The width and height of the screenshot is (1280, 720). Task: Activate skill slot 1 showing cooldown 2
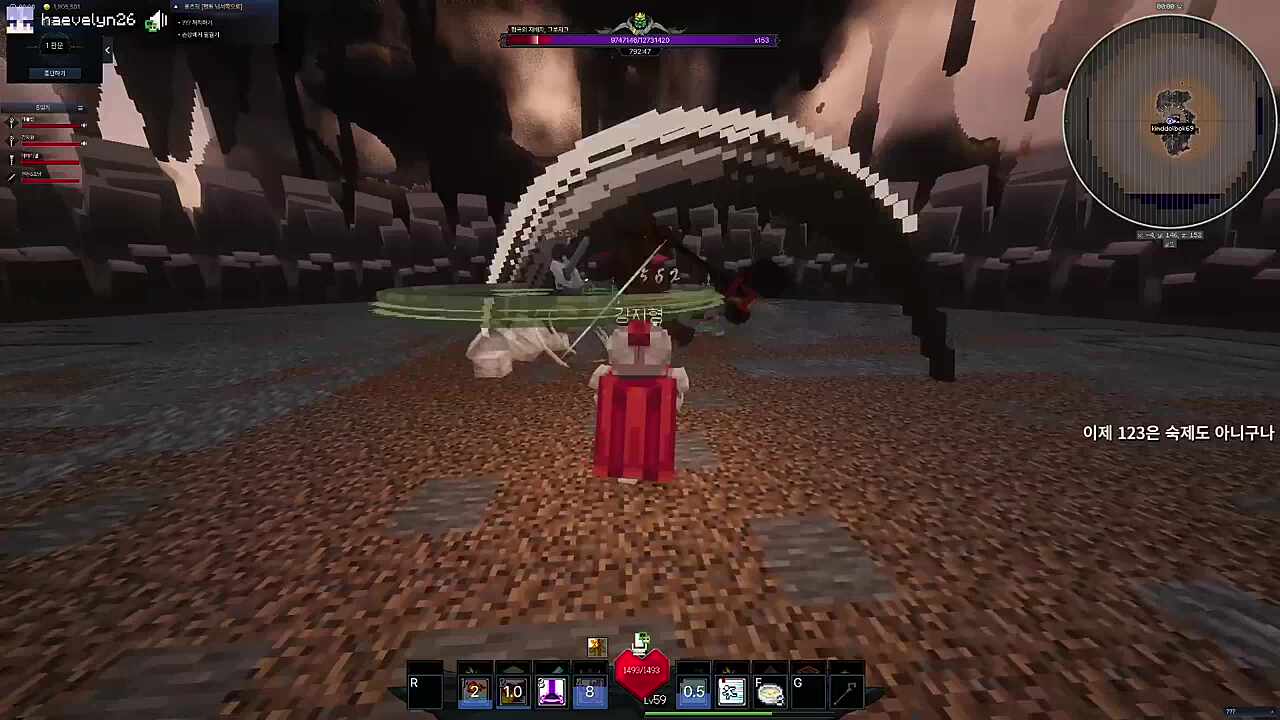click(x=475, y=691)
